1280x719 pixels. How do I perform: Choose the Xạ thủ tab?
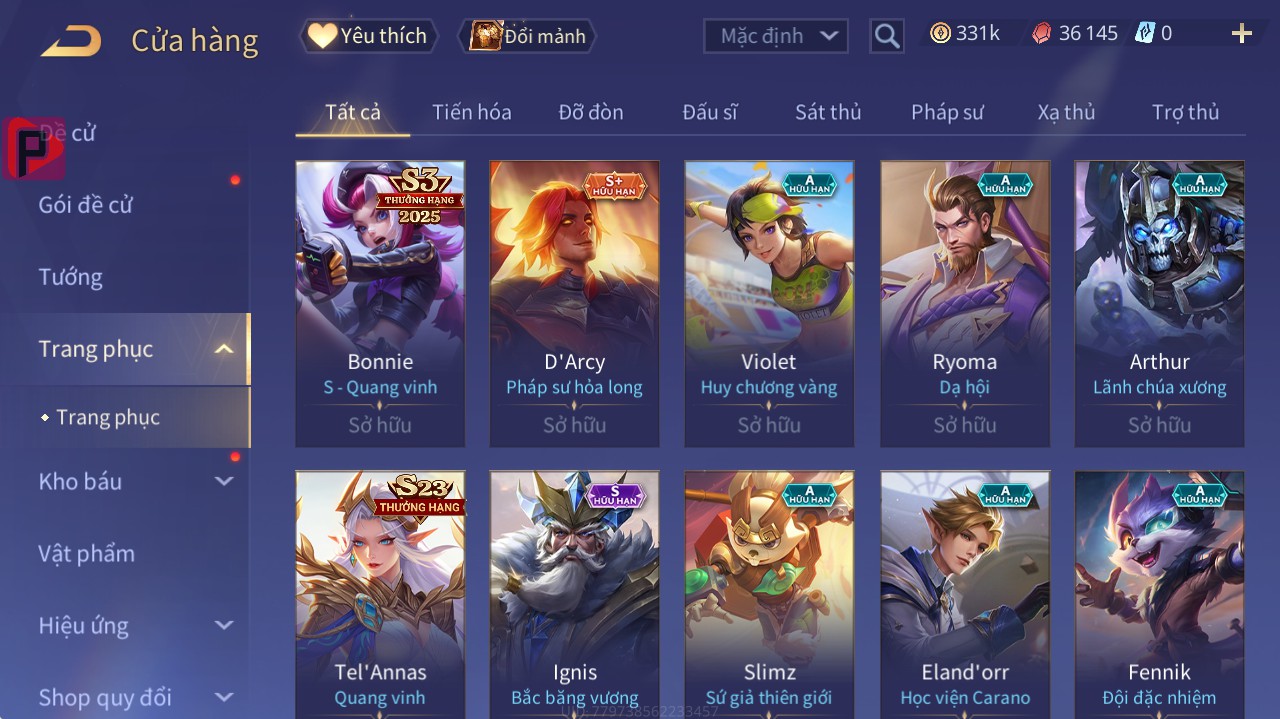(1066, 112)
